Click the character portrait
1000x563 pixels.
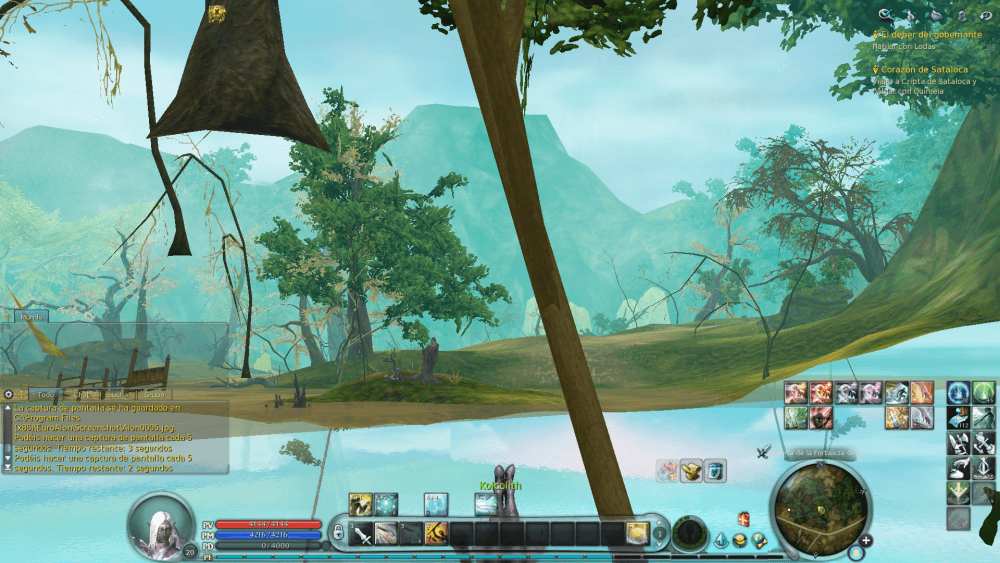click(160, 525)
